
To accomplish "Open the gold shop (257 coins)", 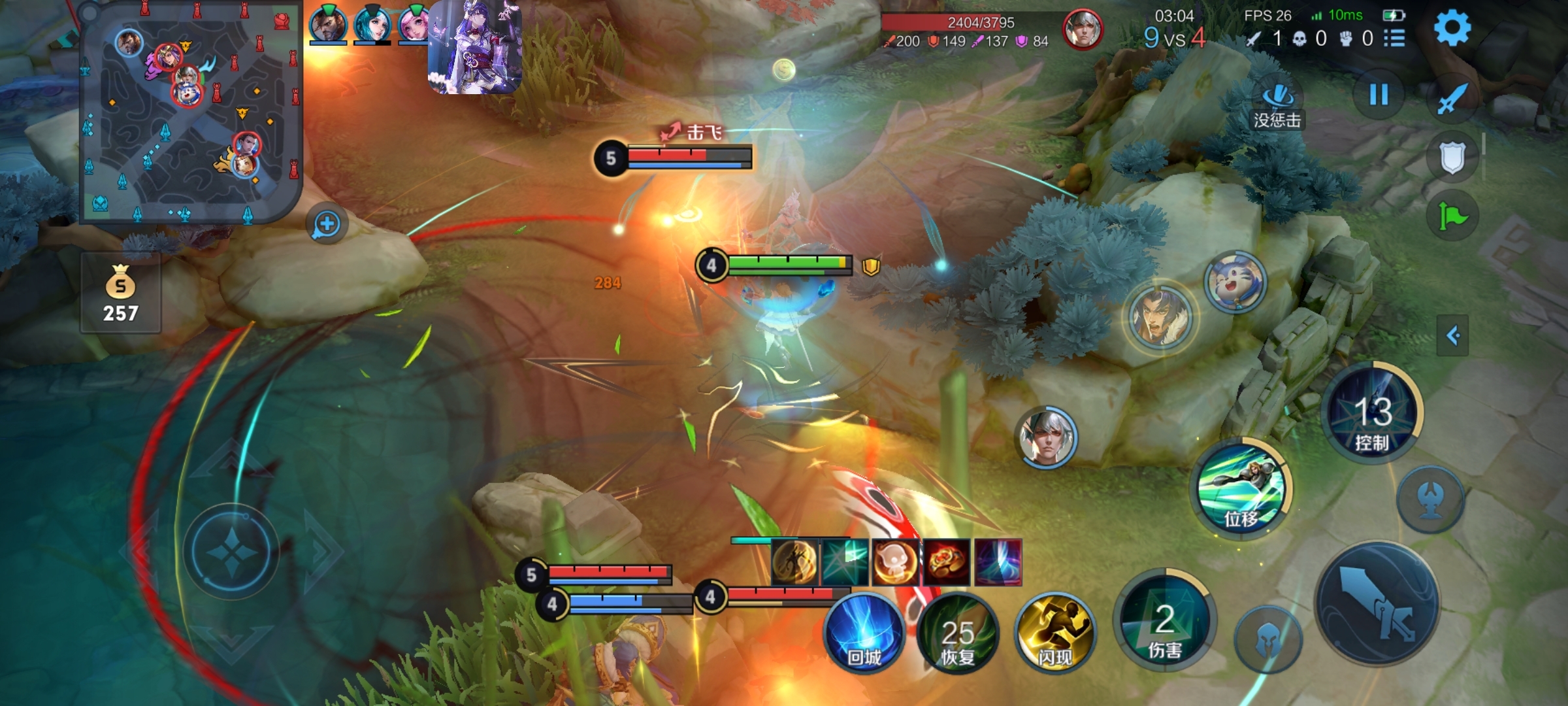I will (x=121, y=294).
